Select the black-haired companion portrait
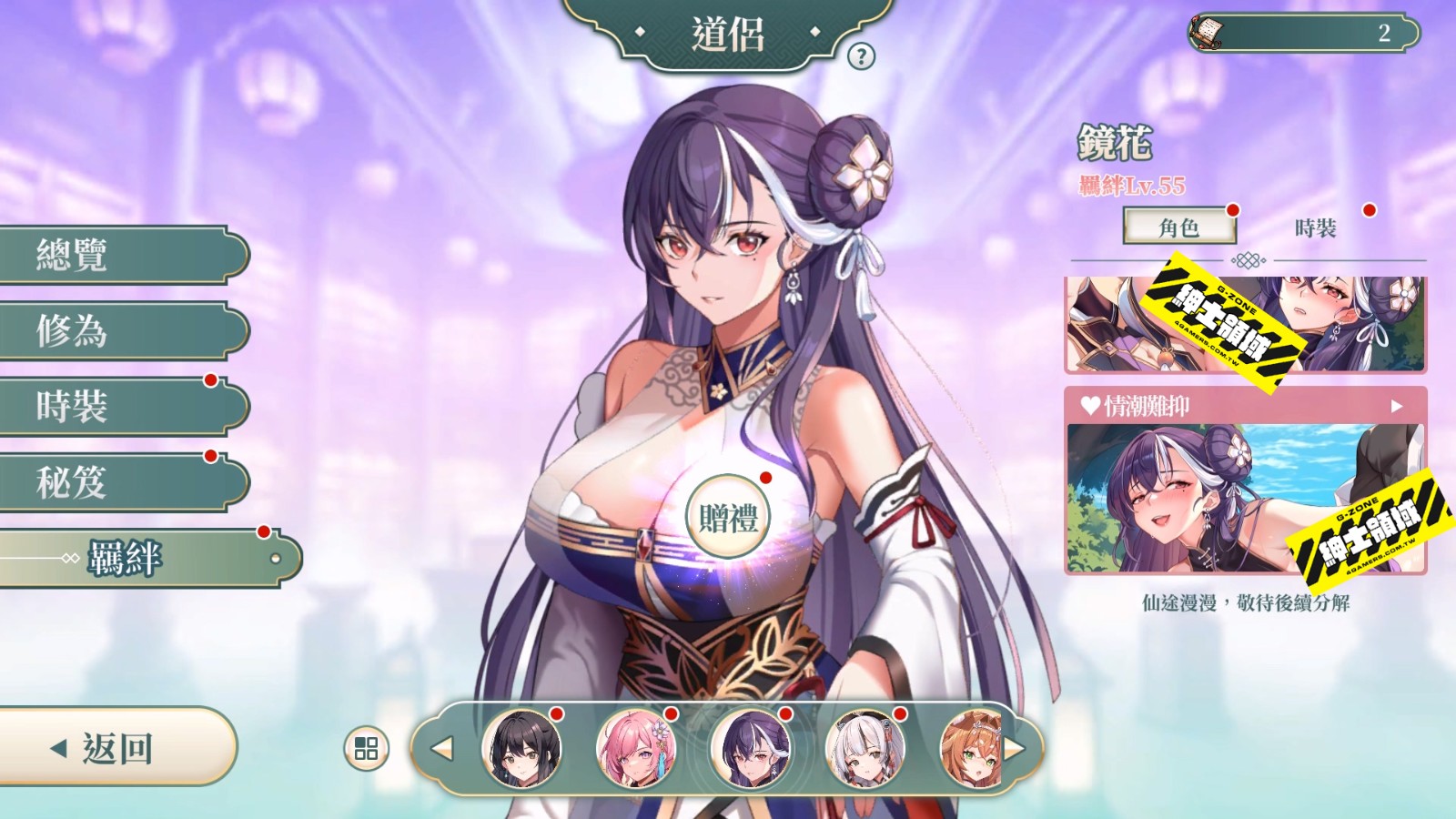 click(x=521, y=748)
